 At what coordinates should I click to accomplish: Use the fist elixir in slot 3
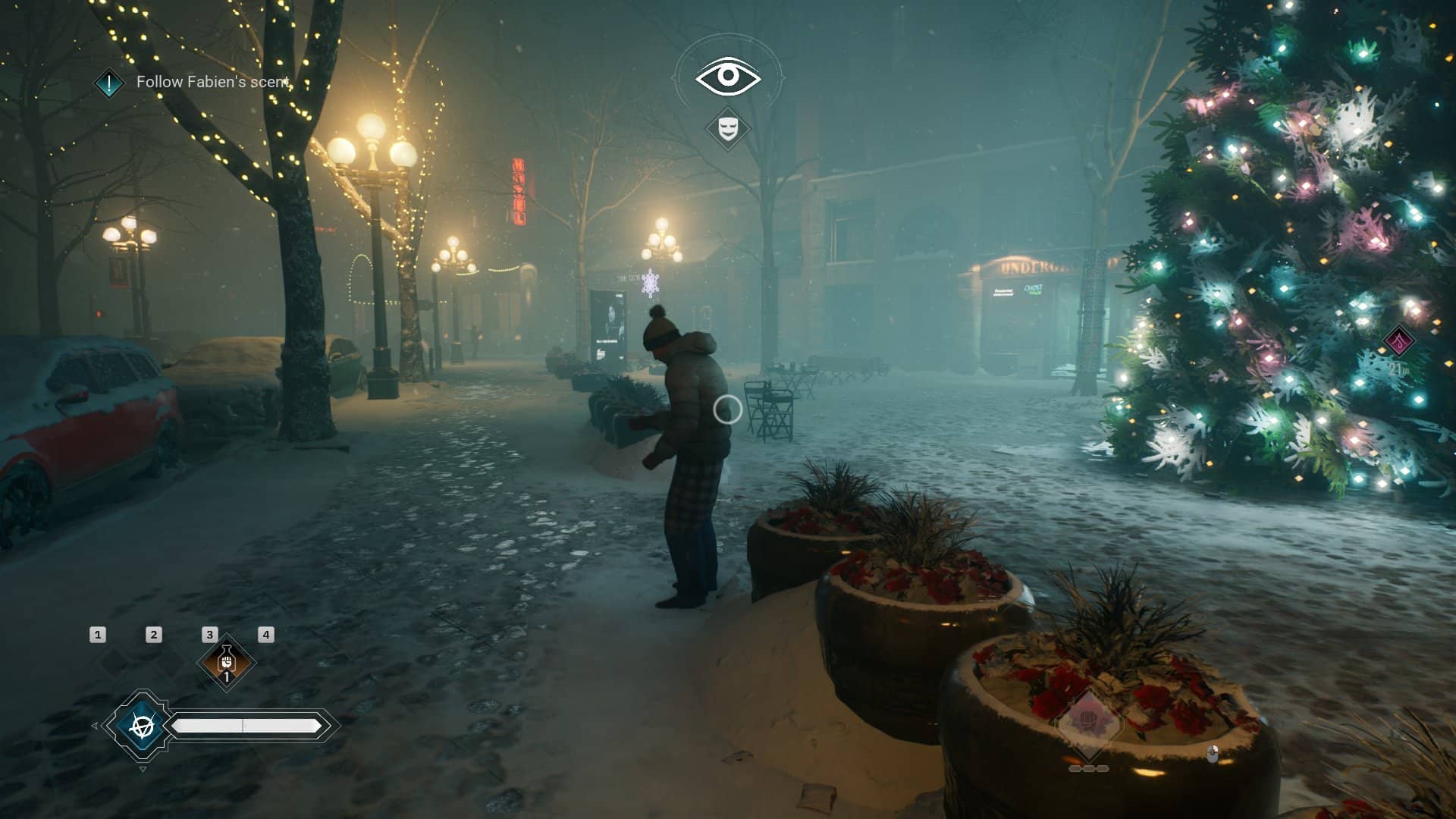point(226,662)
